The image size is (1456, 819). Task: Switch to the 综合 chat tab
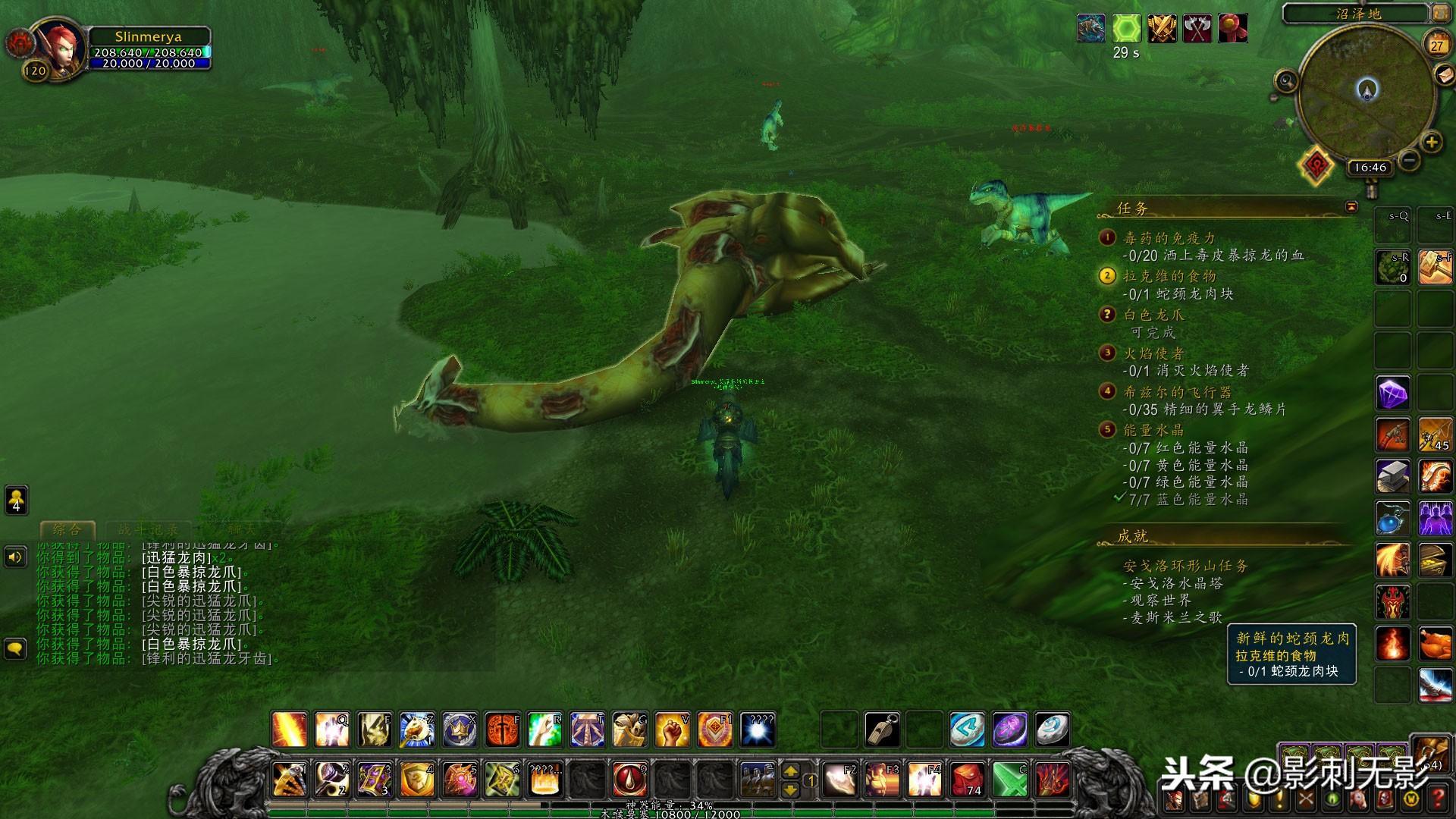(x=67, y=529)
